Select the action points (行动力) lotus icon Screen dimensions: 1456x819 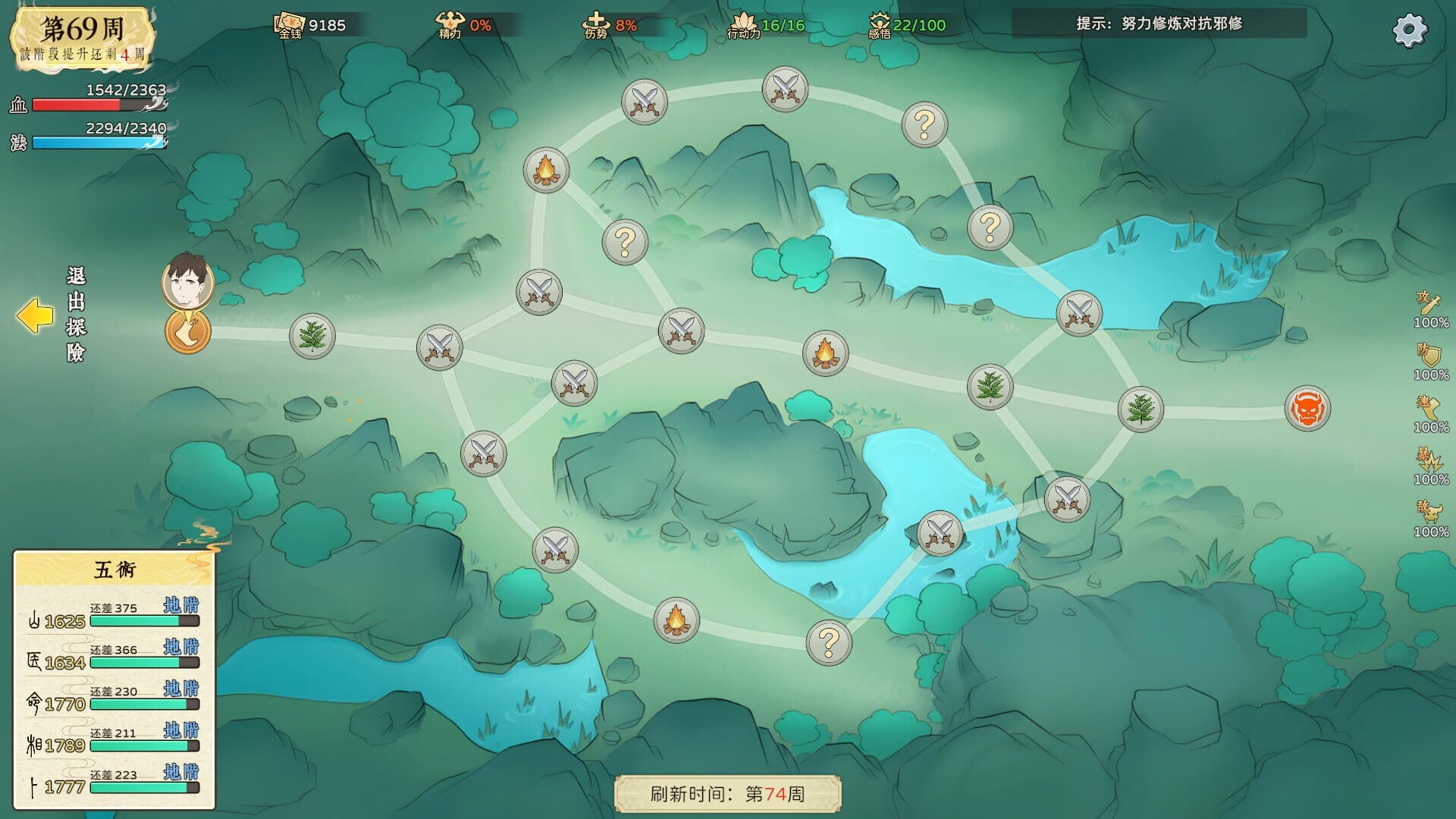pos(742,24)
